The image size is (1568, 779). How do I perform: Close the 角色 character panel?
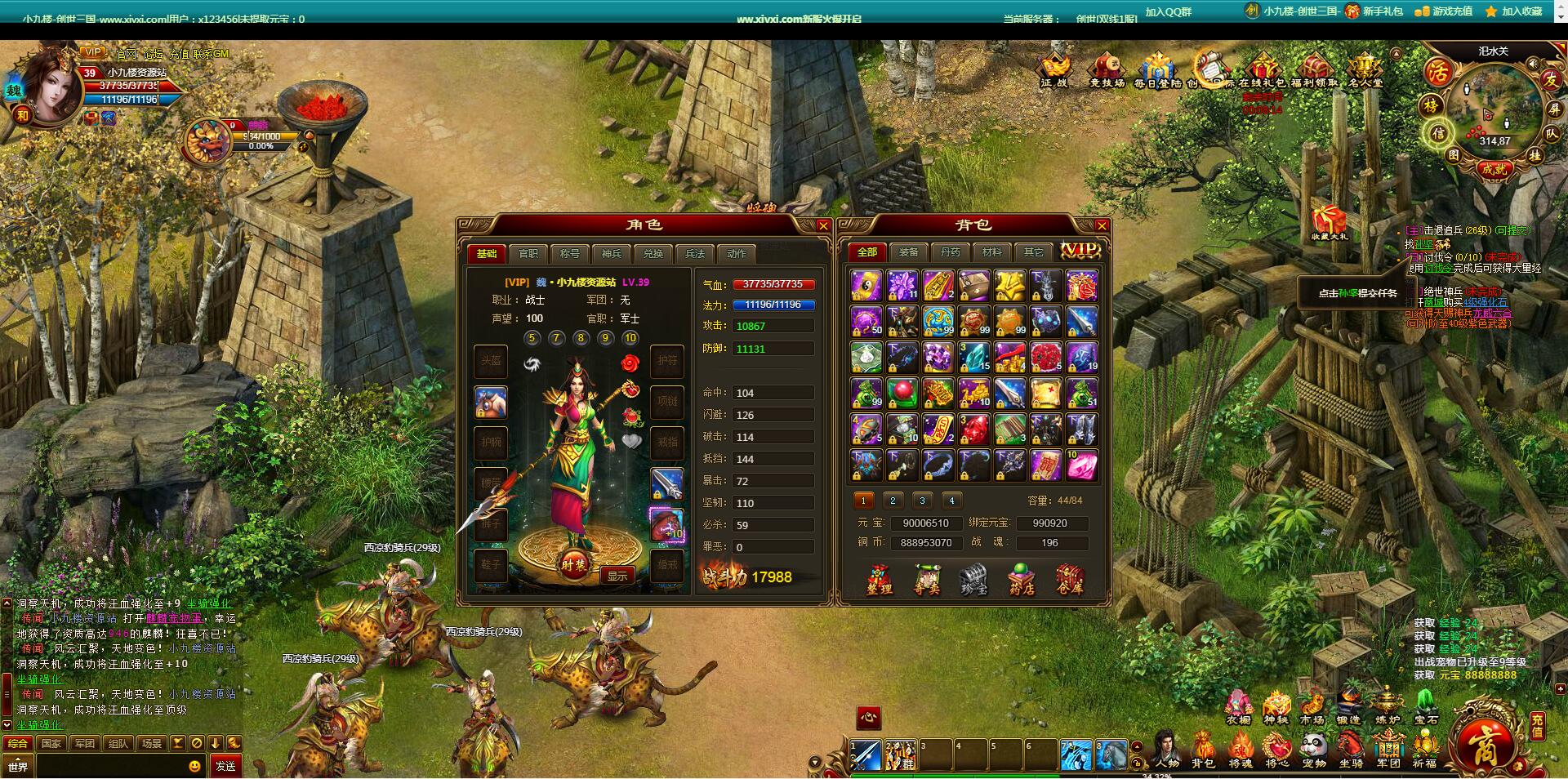tap(823, 226)
